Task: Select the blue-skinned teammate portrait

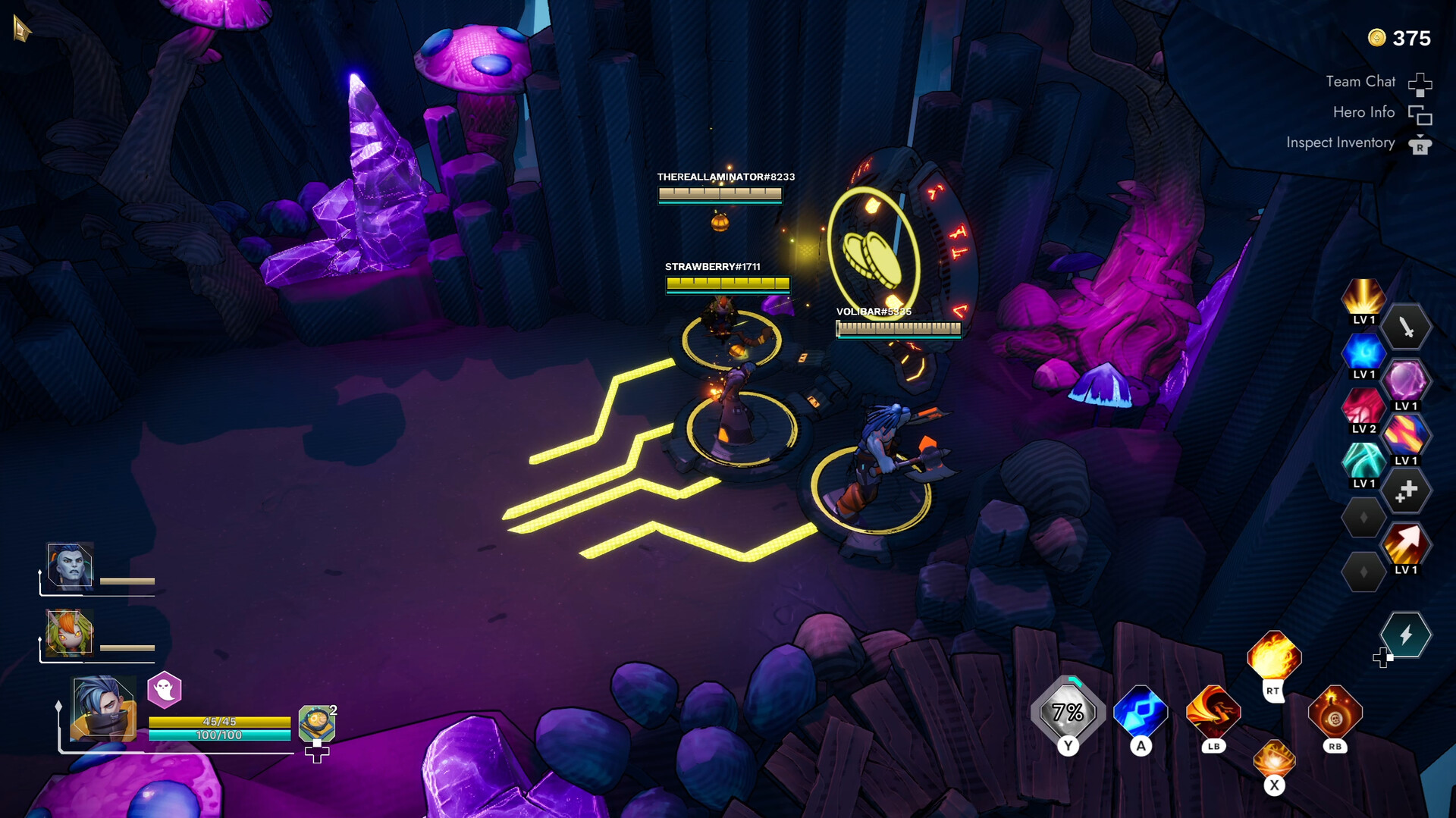Action: 71,566
